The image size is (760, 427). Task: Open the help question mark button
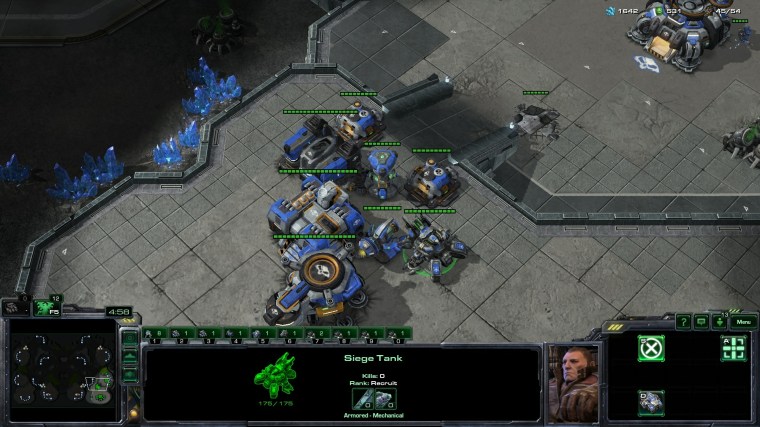coord(684,321)
